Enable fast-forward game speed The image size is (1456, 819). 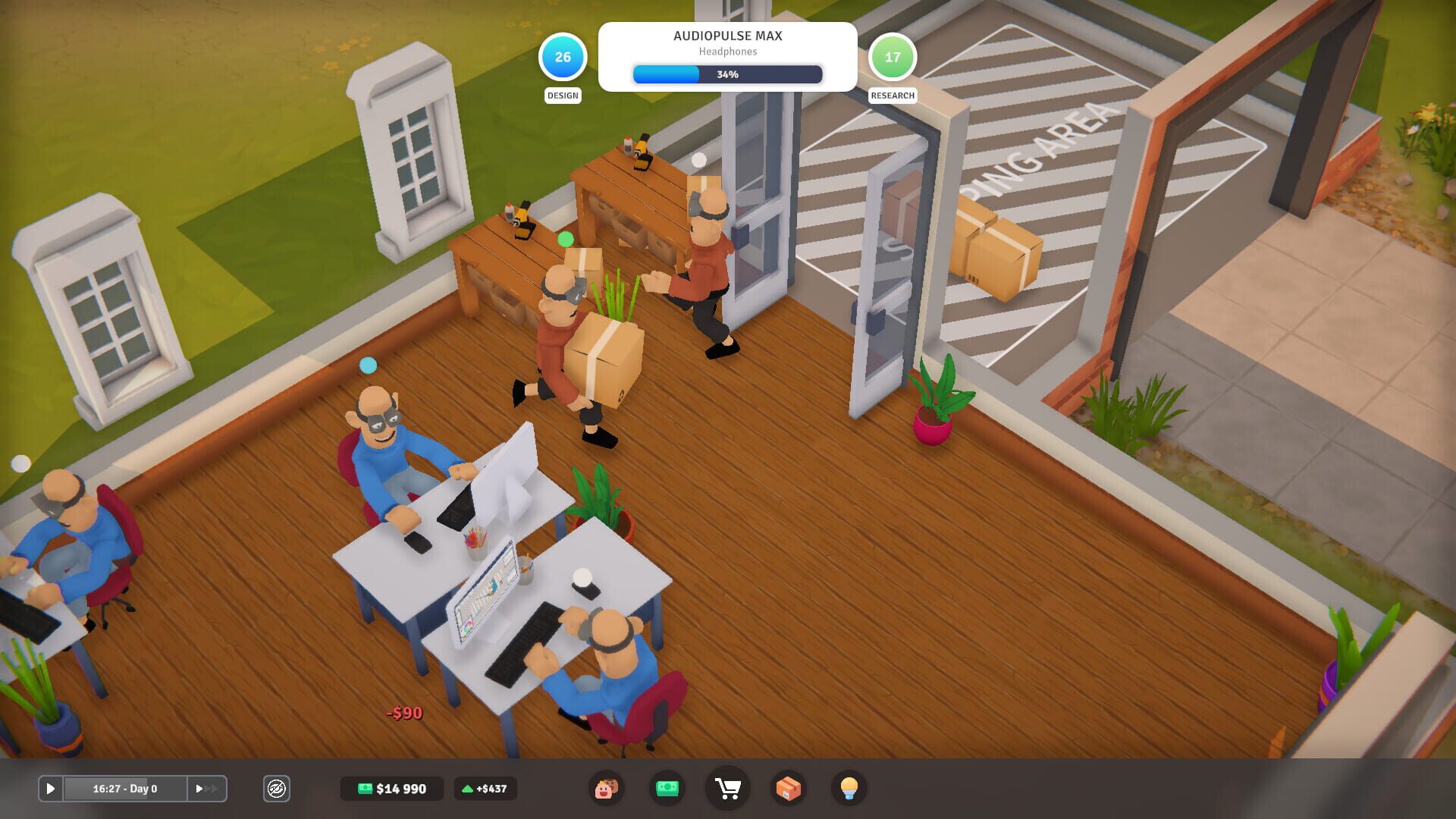(206, 789)
